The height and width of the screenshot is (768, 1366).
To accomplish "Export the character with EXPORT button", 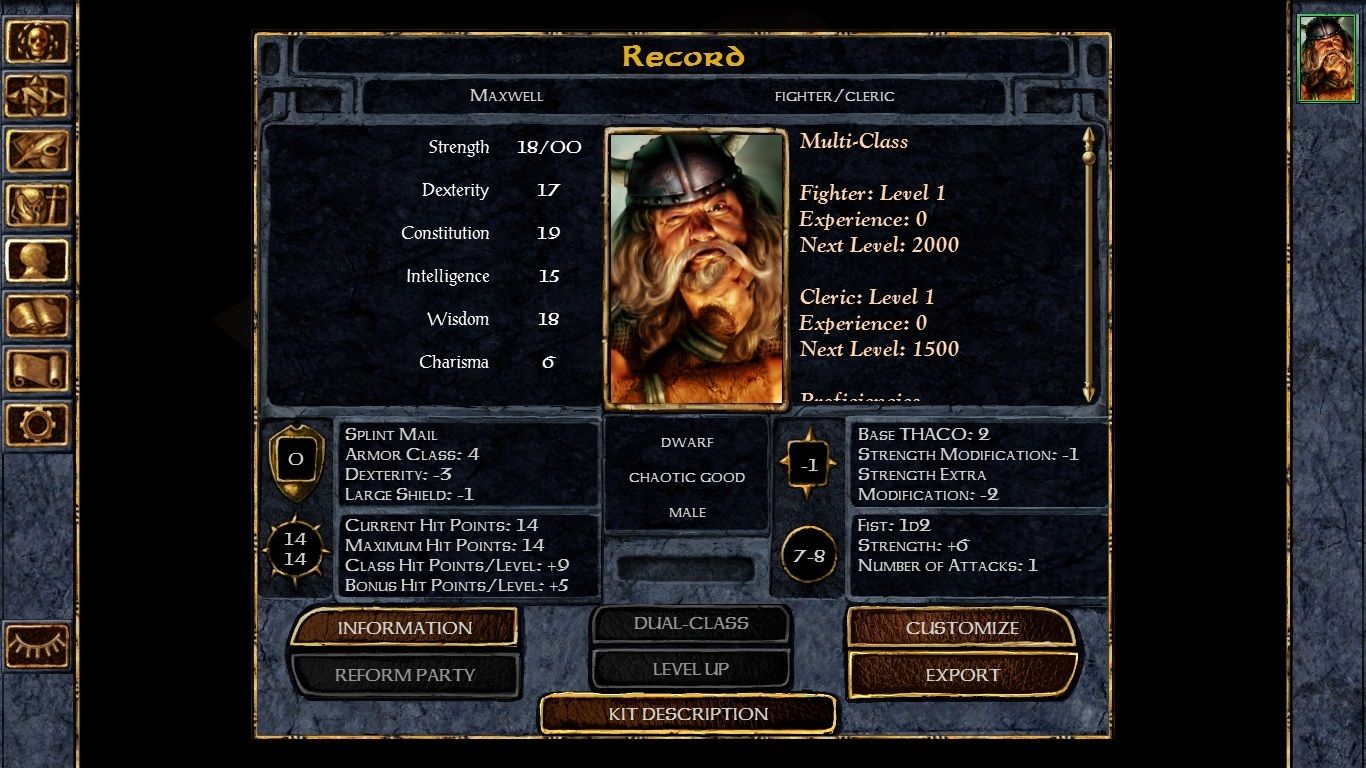I will 962,674.
